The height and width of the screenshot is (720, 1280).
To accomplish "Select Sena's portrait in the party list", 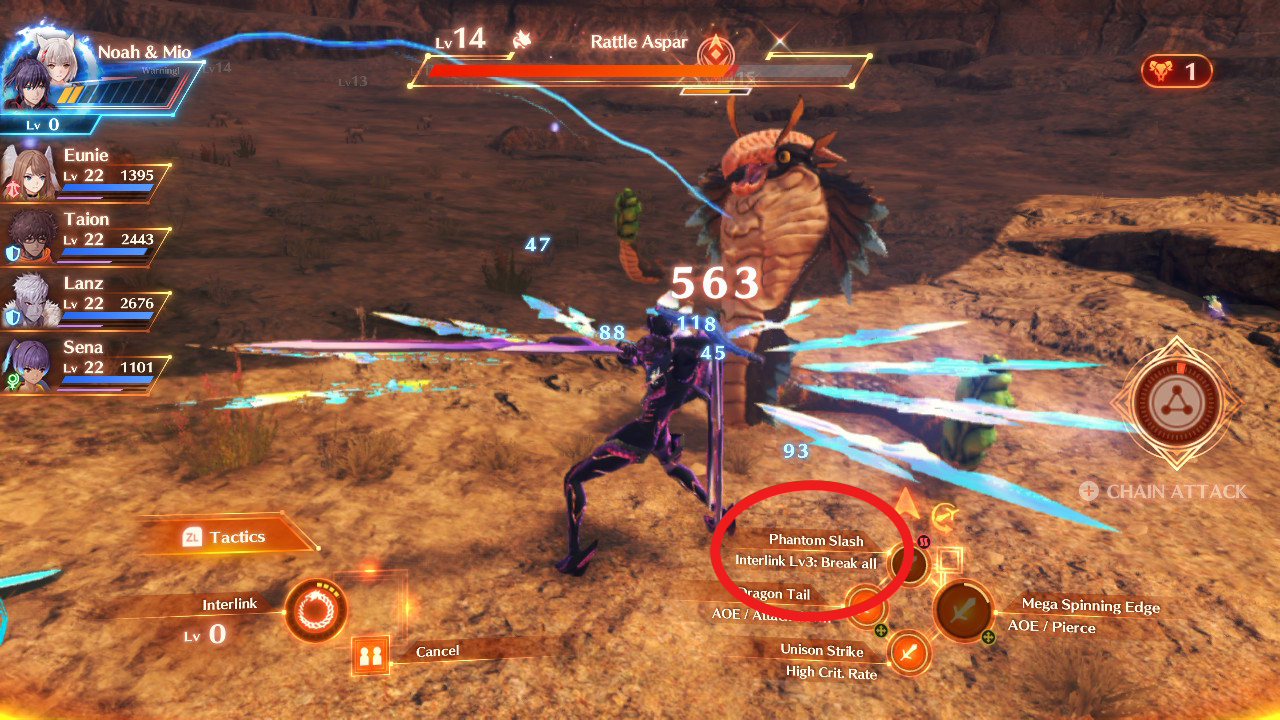I will pos(28,364).
